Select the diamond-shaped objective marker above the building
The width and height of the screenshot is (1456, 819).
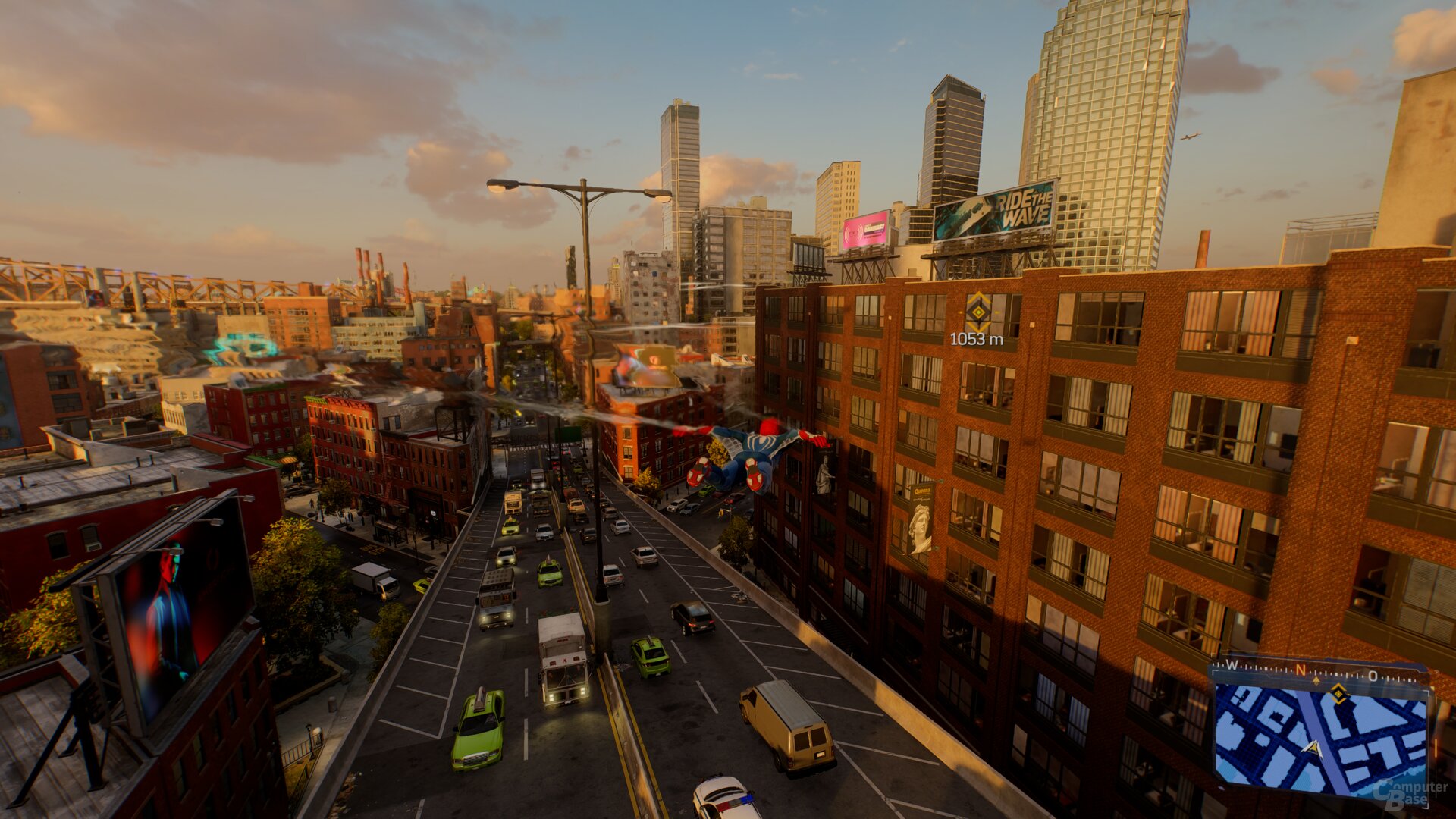[x=978, y=312]
